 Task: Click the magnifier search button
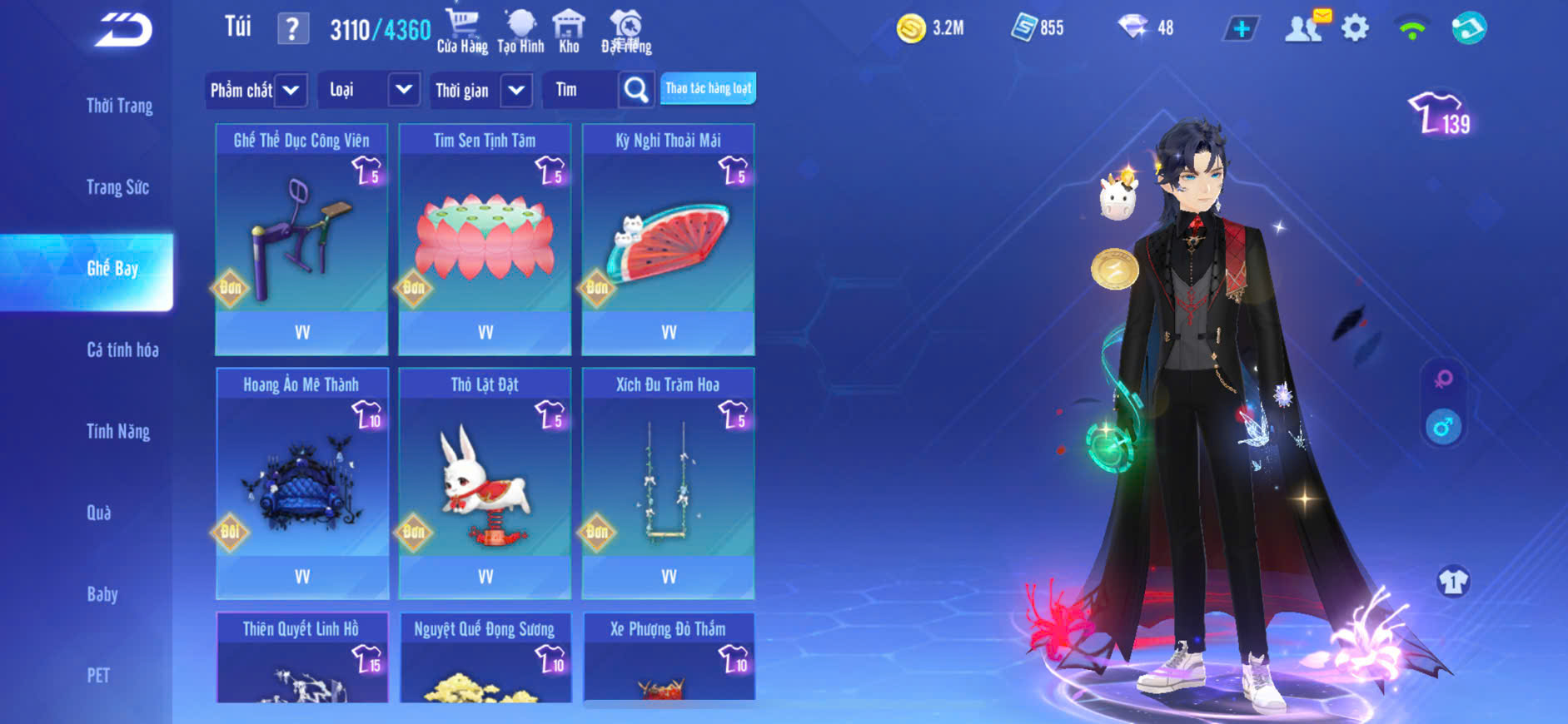pos(635,90)
